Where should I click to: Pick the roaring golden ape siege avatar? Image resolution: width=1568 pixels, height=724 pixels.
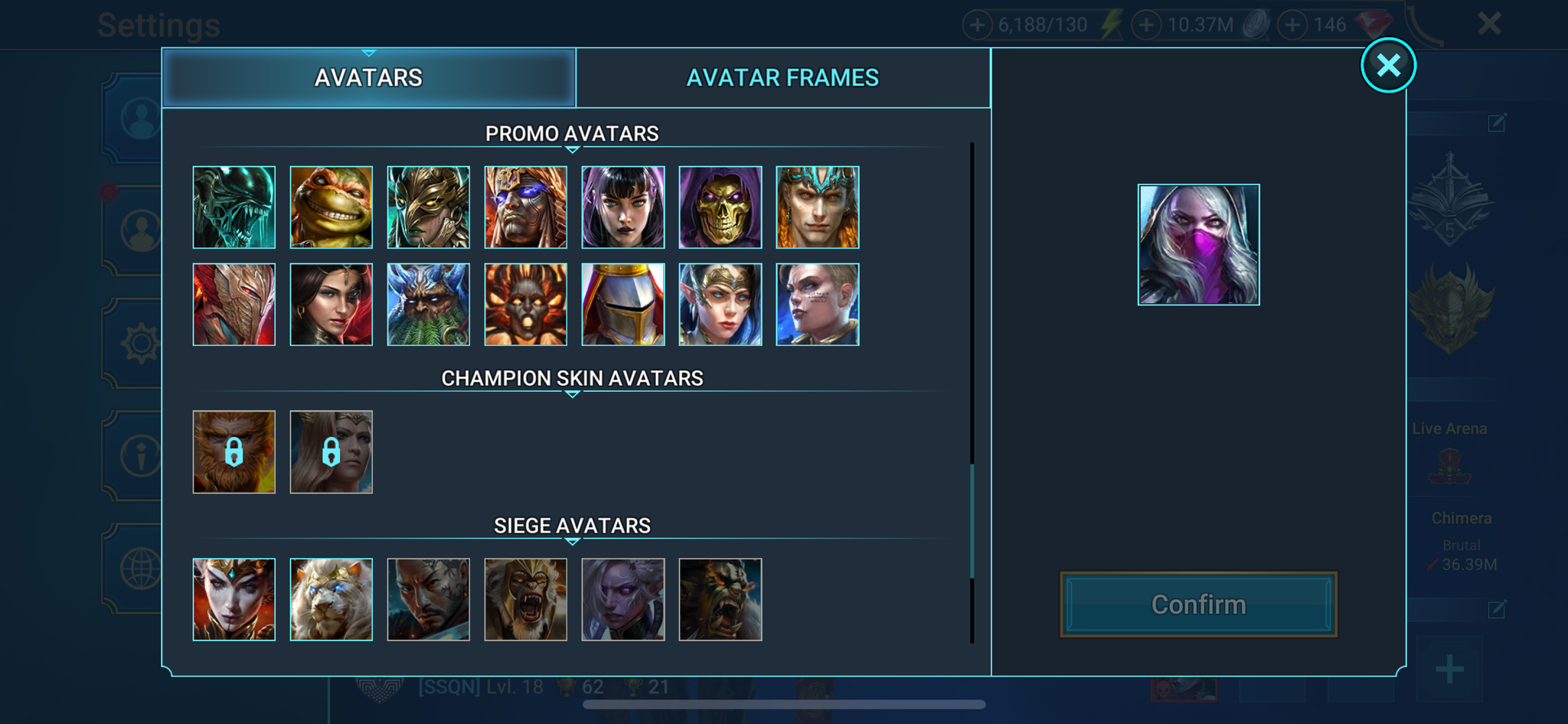526,599
